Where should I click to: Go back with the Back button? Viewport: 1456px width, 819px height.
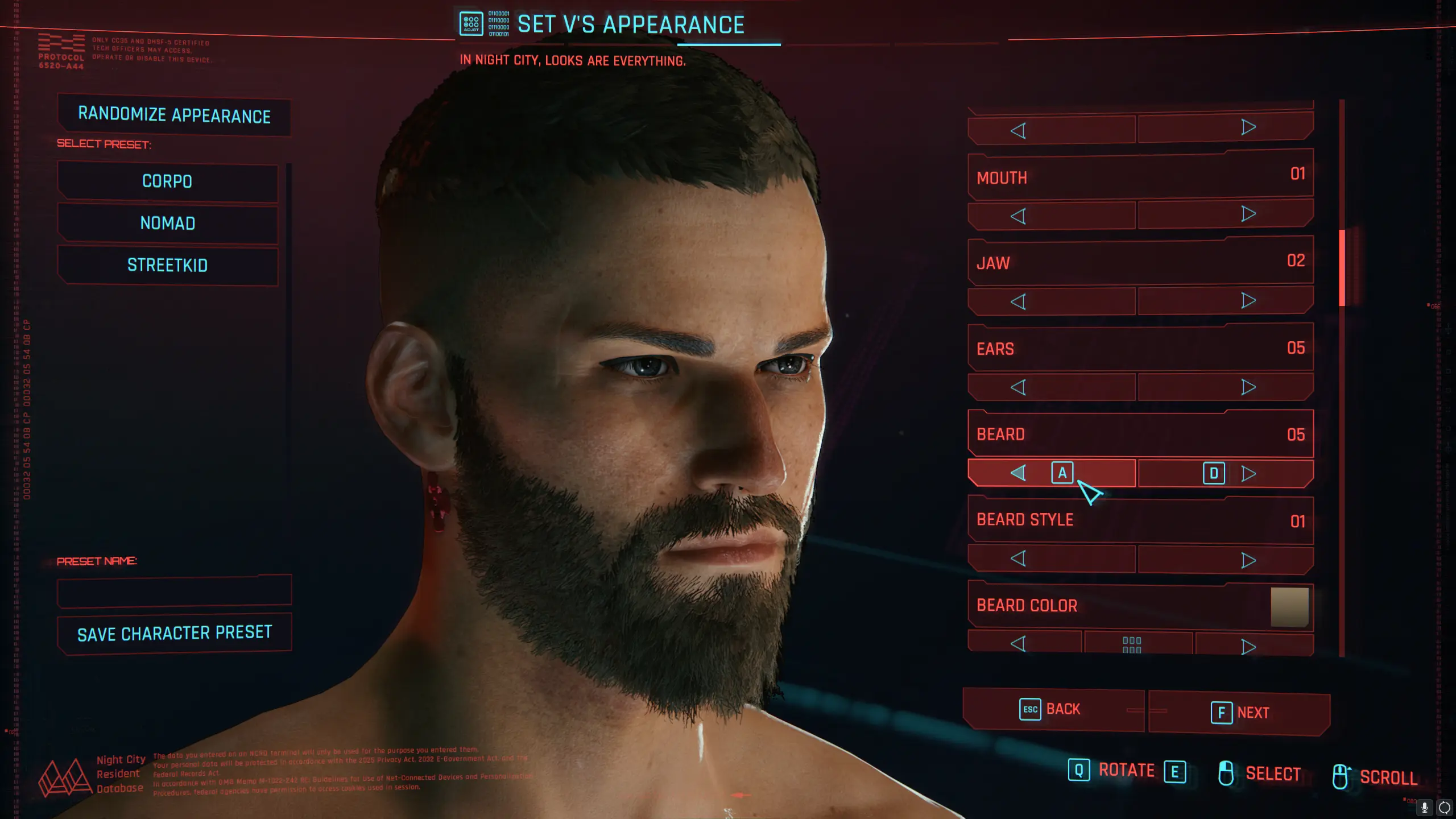(1053, 710)
